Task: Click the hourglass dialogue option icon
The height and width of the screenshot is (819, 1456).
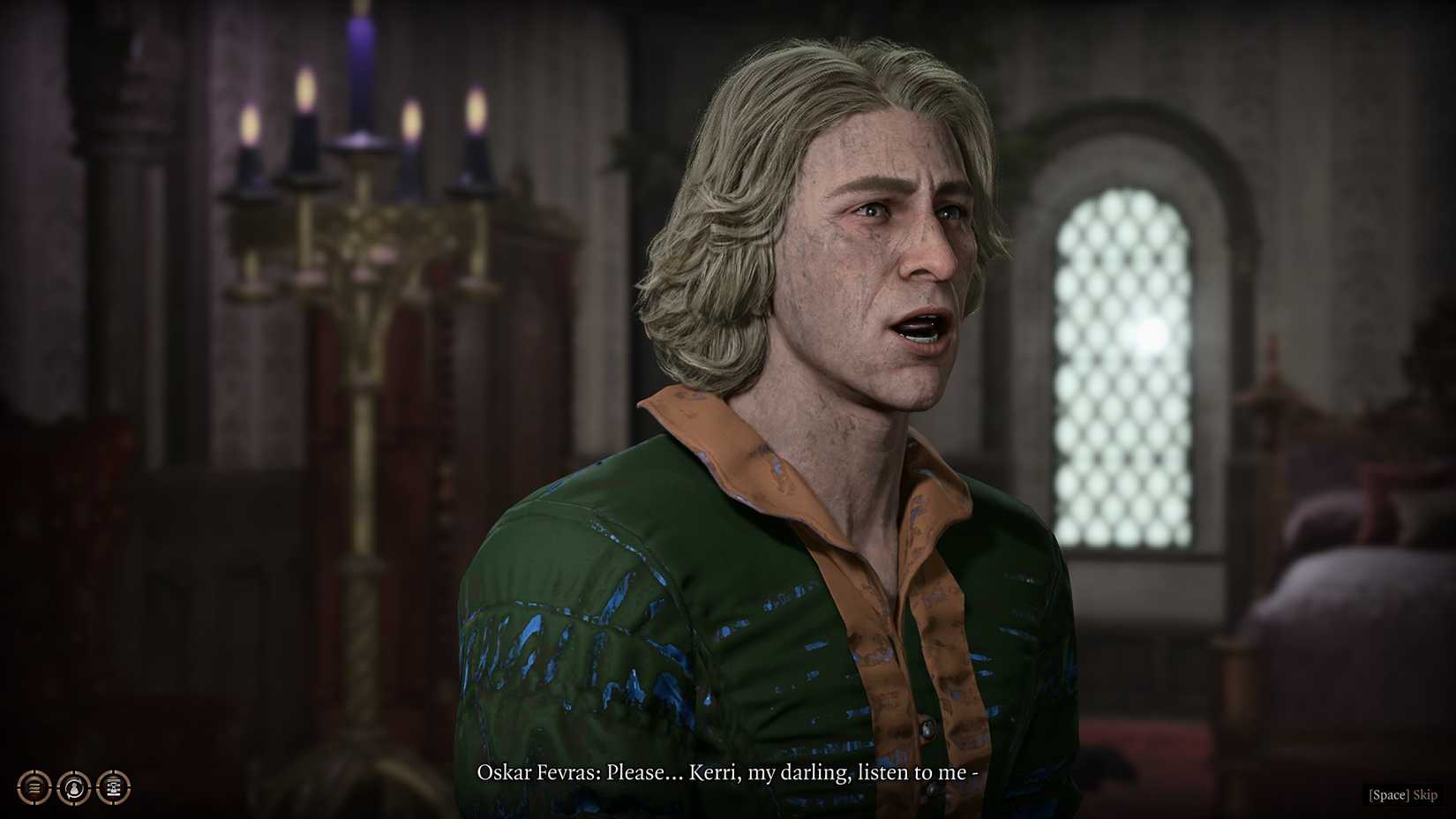Action: 113,789
